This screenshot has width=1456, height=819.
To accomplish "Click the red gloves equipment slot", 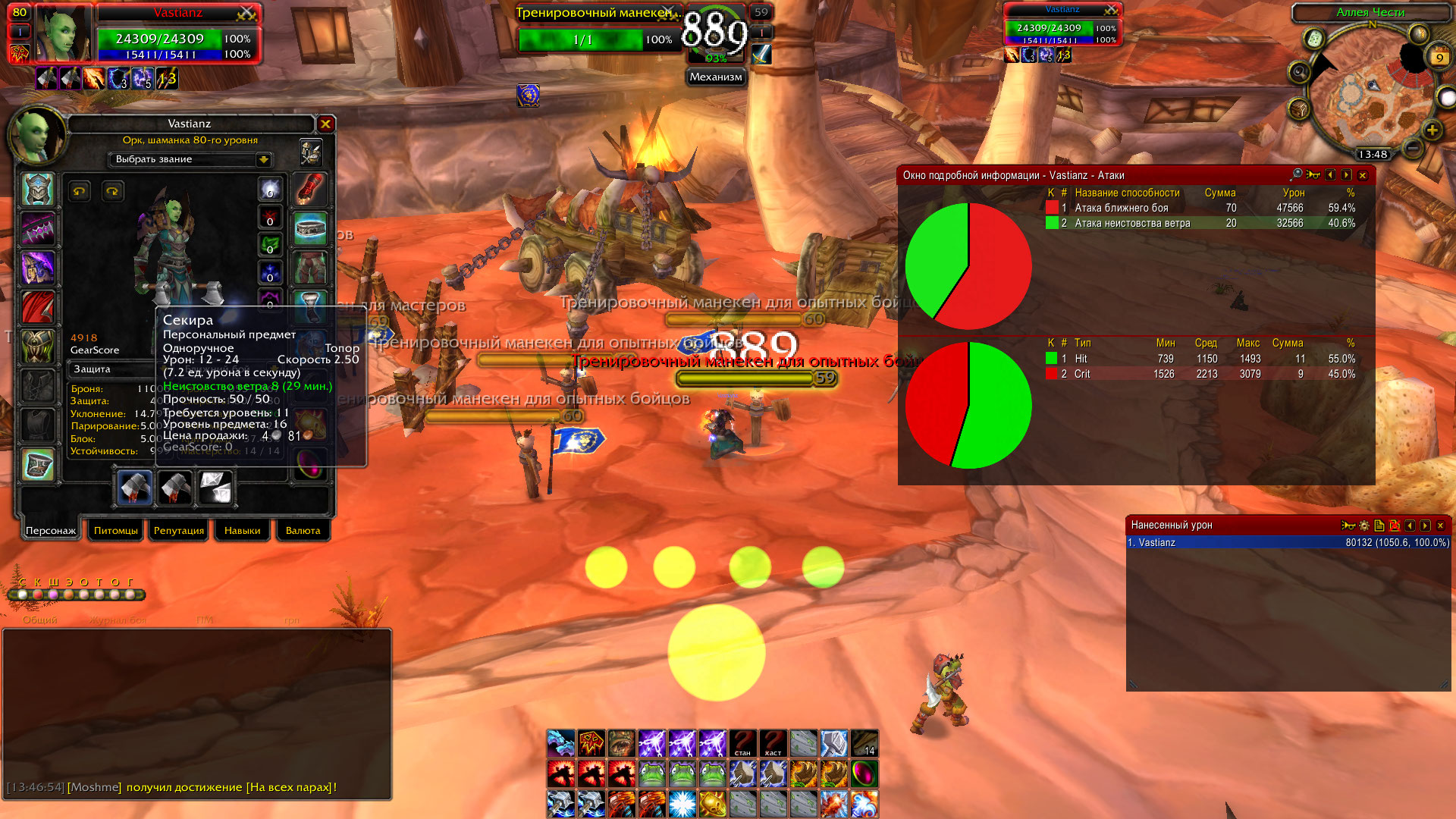I will (310, 190).
